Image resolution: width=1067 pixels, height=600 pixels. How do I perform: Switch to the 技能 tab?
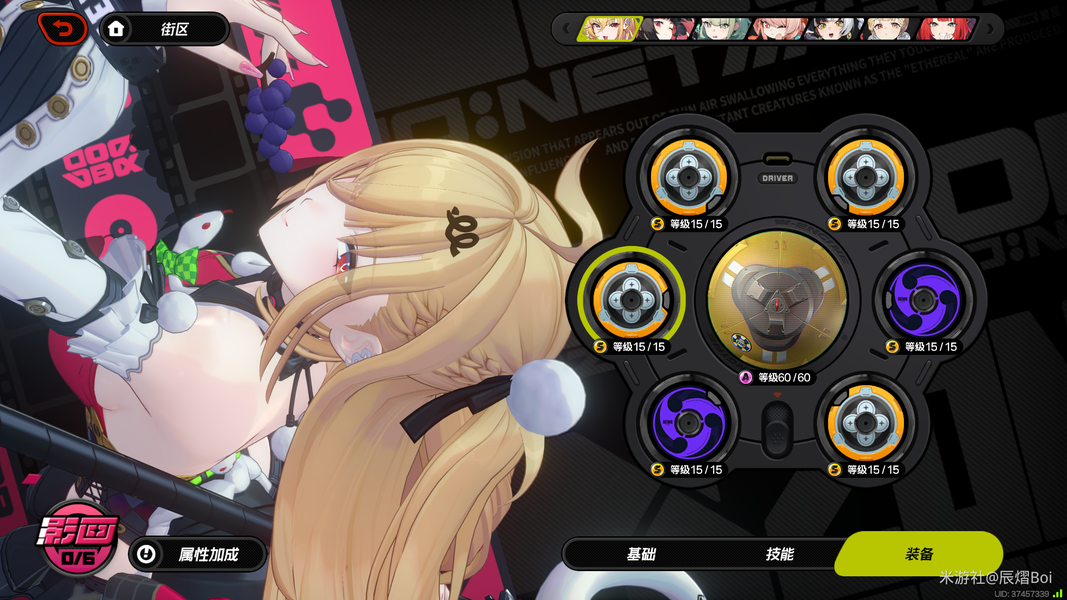coord(779,554)
